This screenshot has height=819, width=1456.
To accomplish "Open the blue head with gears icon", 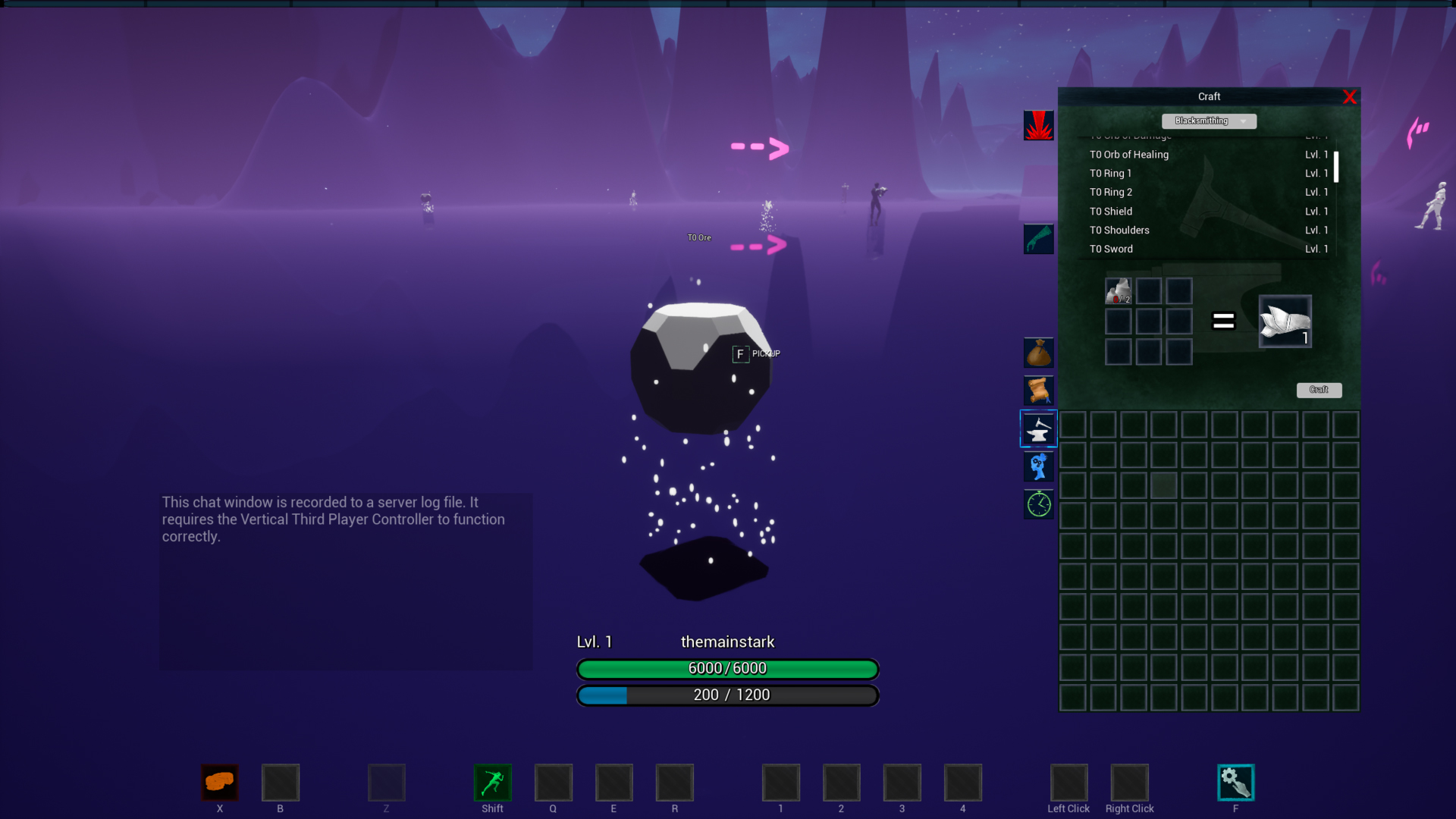I will tap(1038, 467).
